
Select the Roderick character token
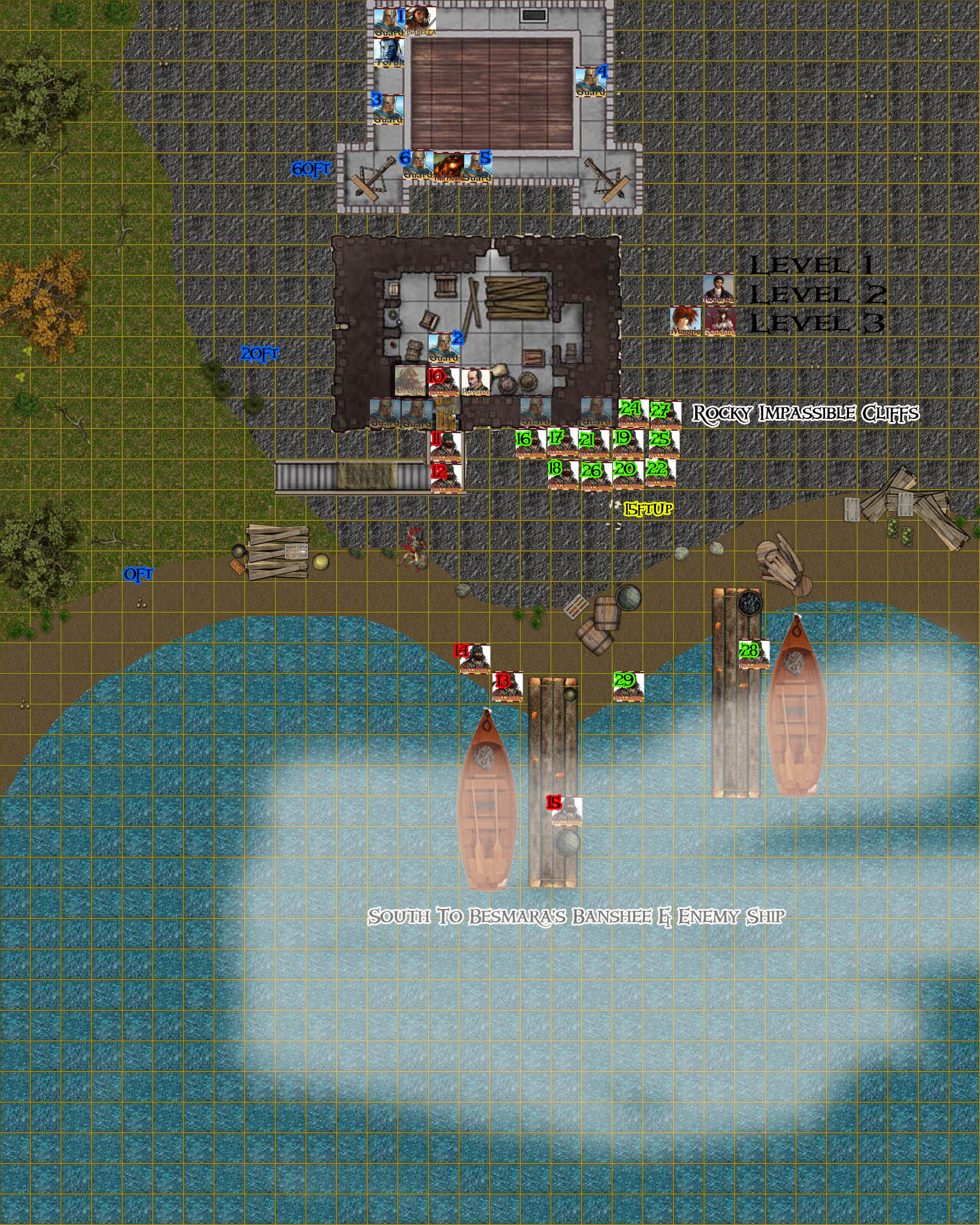coord(718,288)
